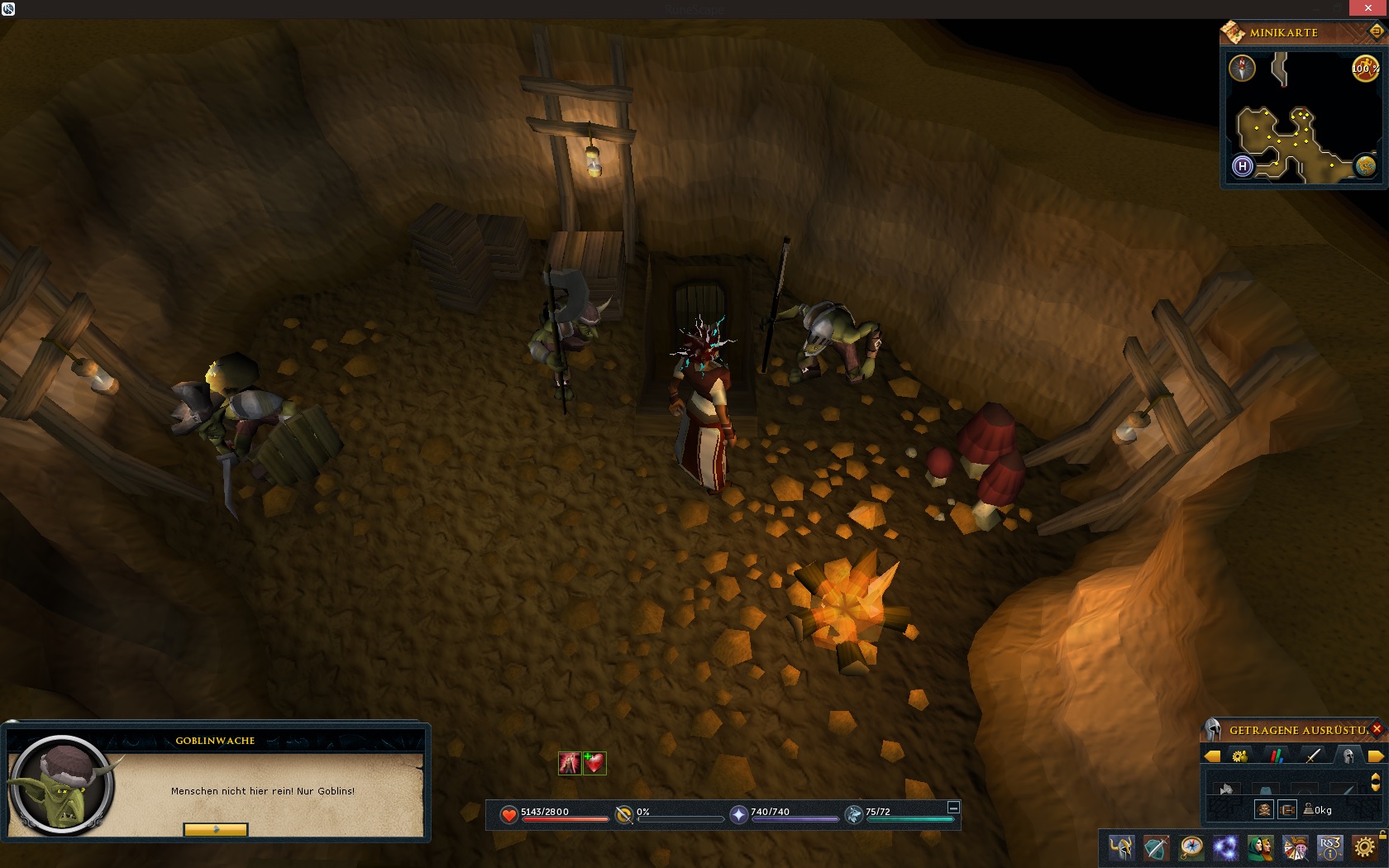
Task: Close the Getragene Ausrüstung panel
Action: tap(1377, 729)
